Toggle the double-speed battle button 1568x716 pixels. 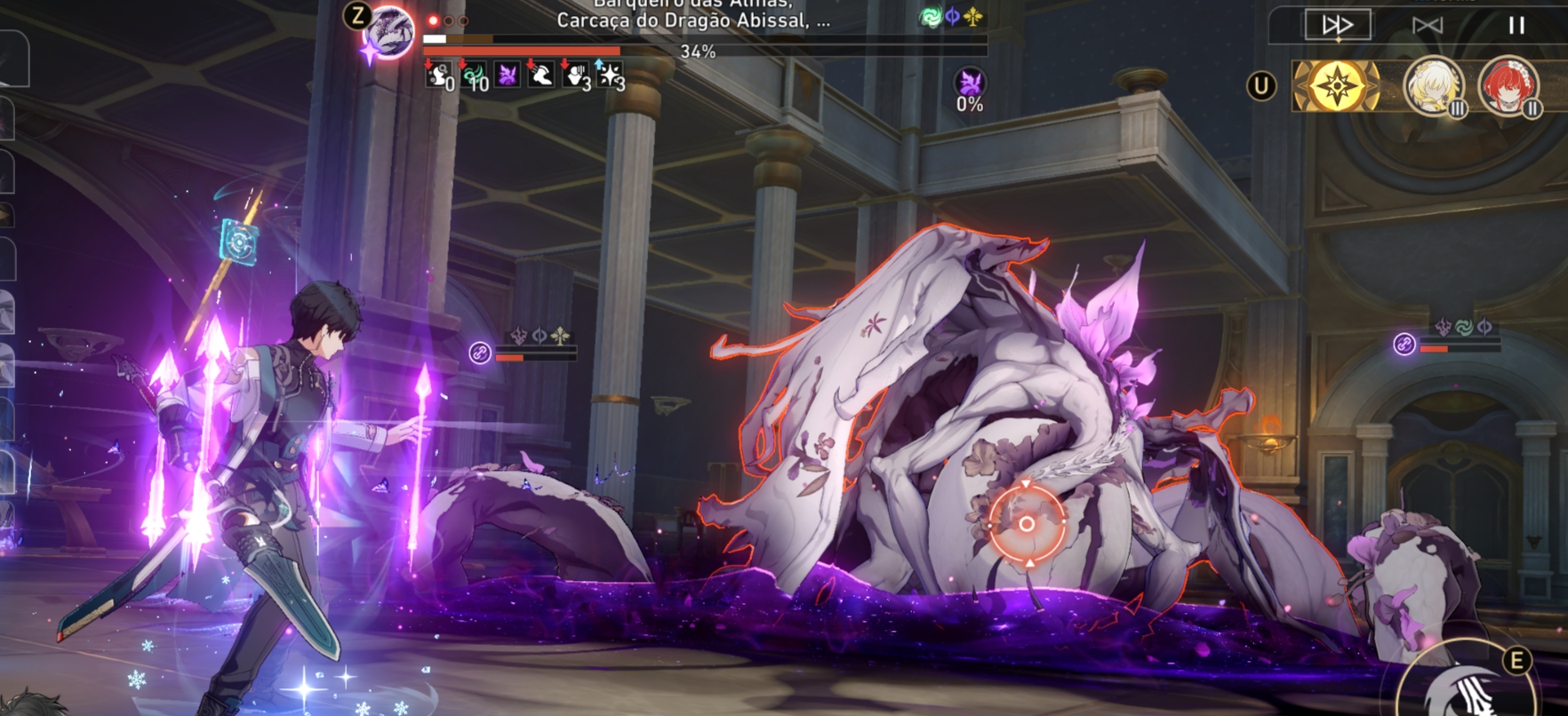[x=1337, y=25]
